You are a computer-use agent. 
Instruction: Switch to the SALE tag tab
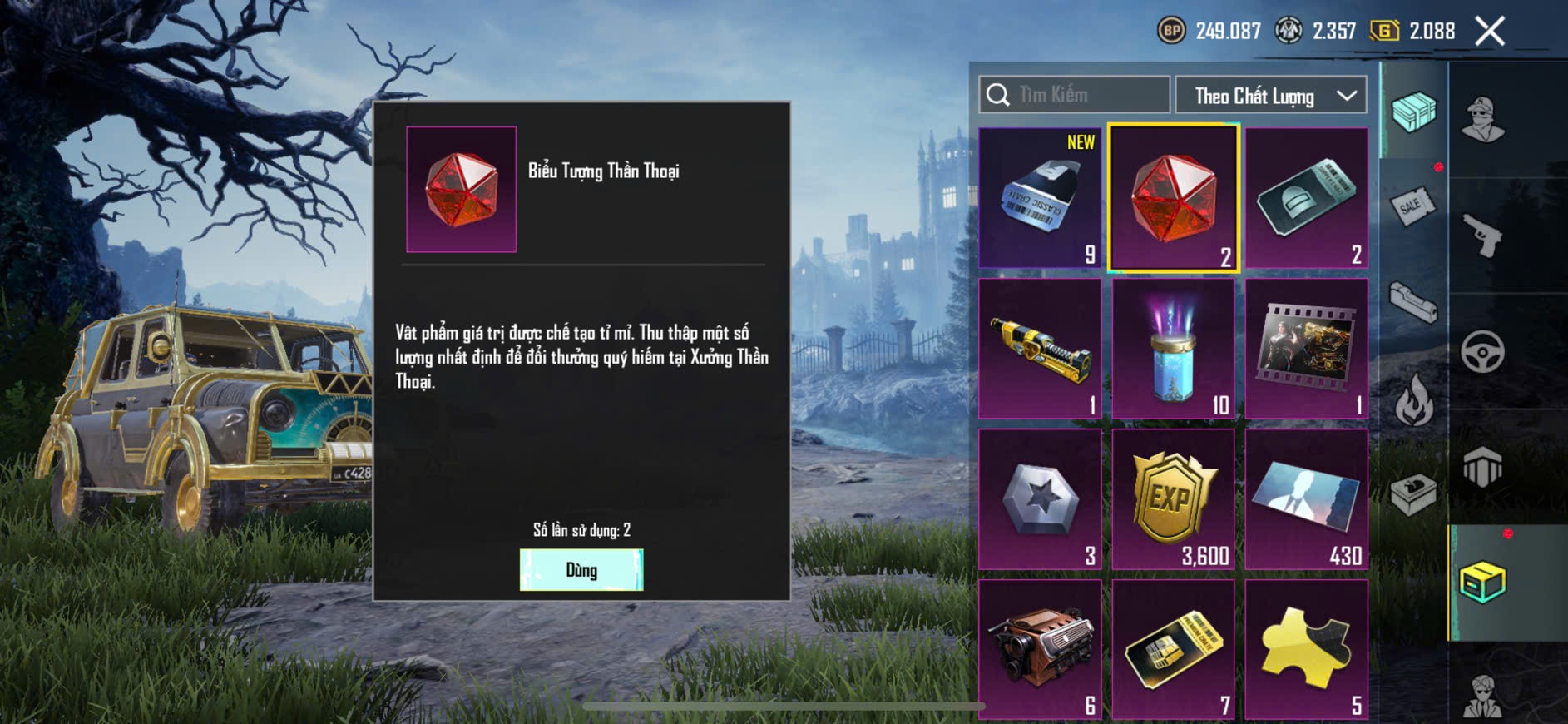coord(1413,205)
